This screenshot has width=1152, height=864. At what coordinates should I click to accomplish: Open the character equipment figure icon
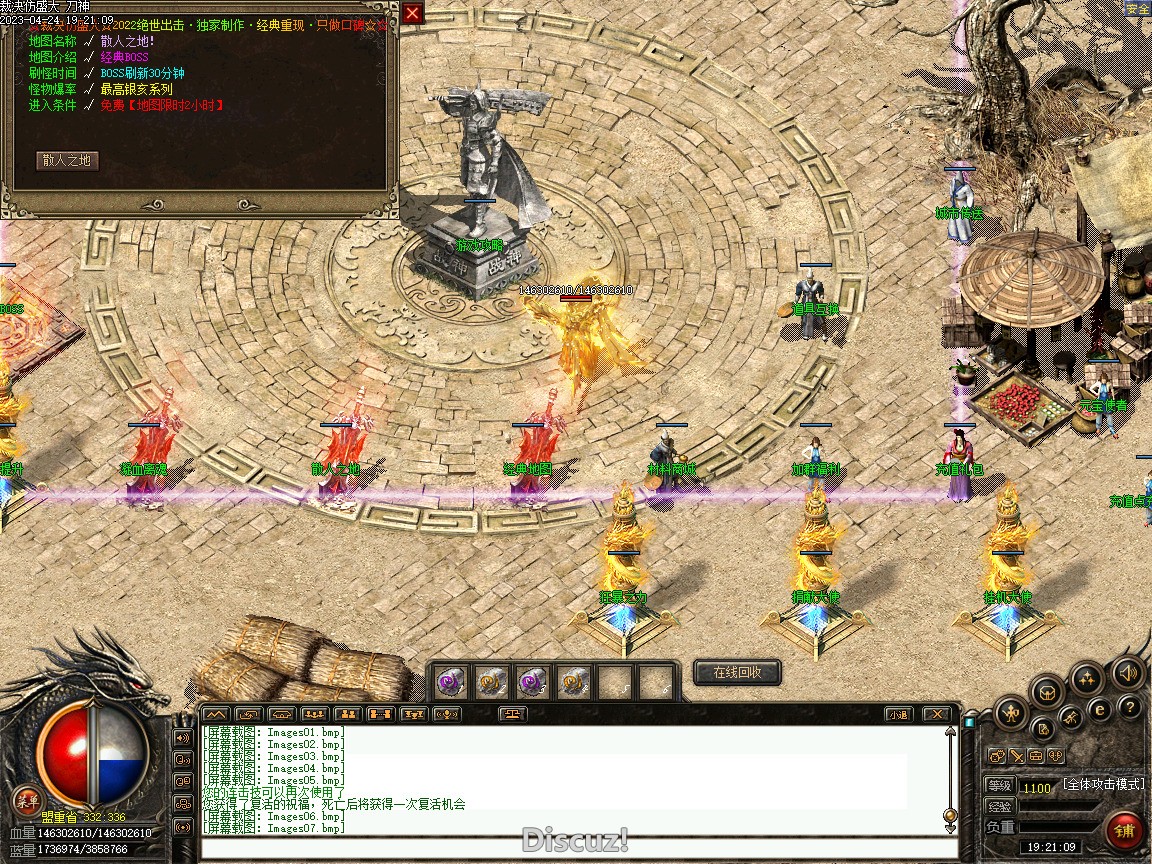pos(1012,714)
